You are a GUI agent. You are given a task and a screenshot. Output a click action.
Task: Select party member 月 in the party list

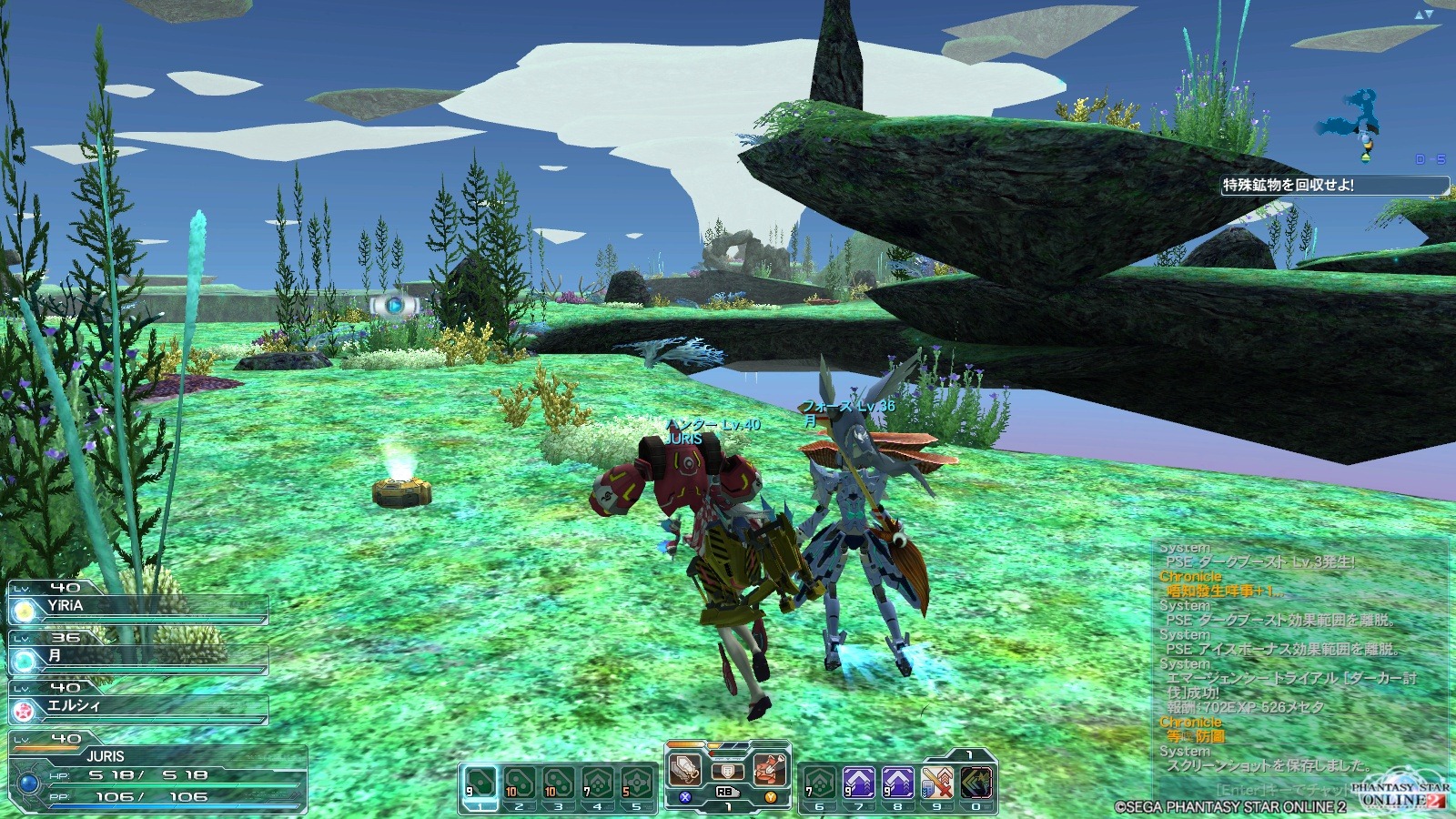136,657
